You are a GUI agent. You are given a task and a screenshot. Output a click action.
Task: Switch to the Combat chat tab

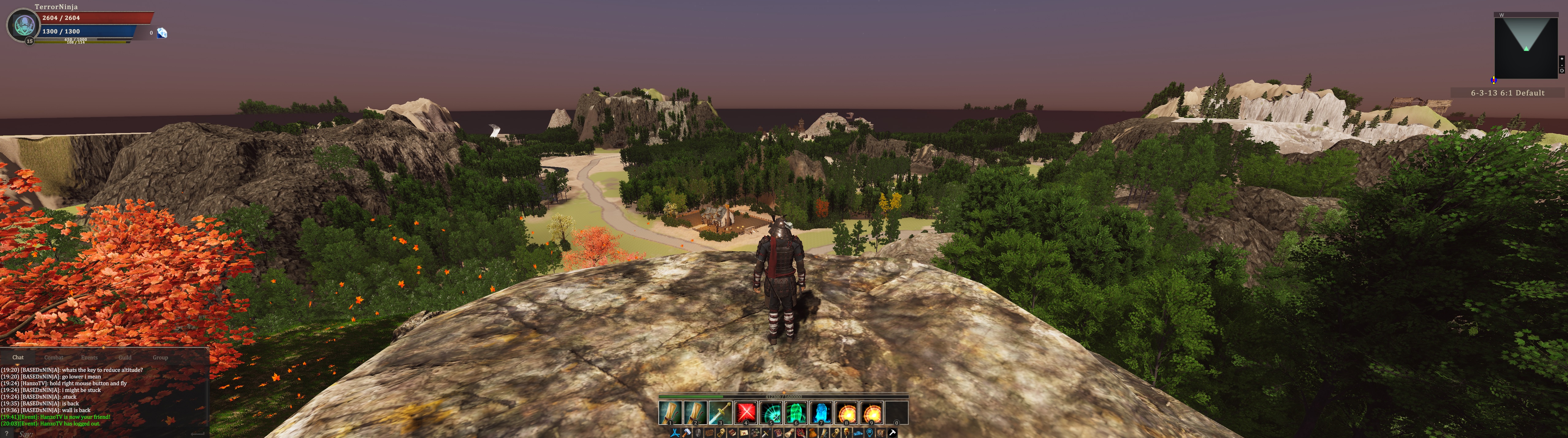(54, 358)
